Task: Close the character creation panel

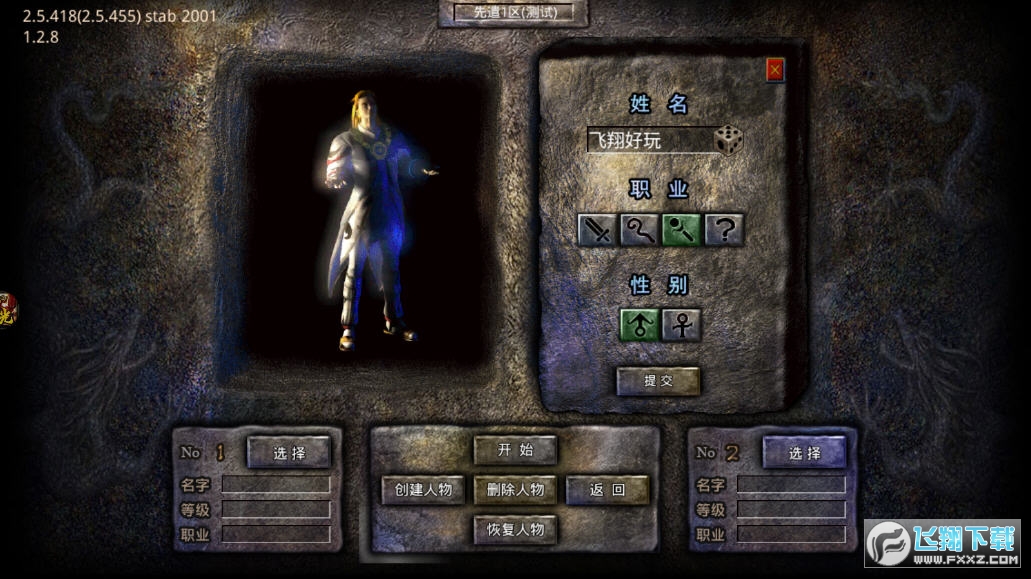Action: 775,69
